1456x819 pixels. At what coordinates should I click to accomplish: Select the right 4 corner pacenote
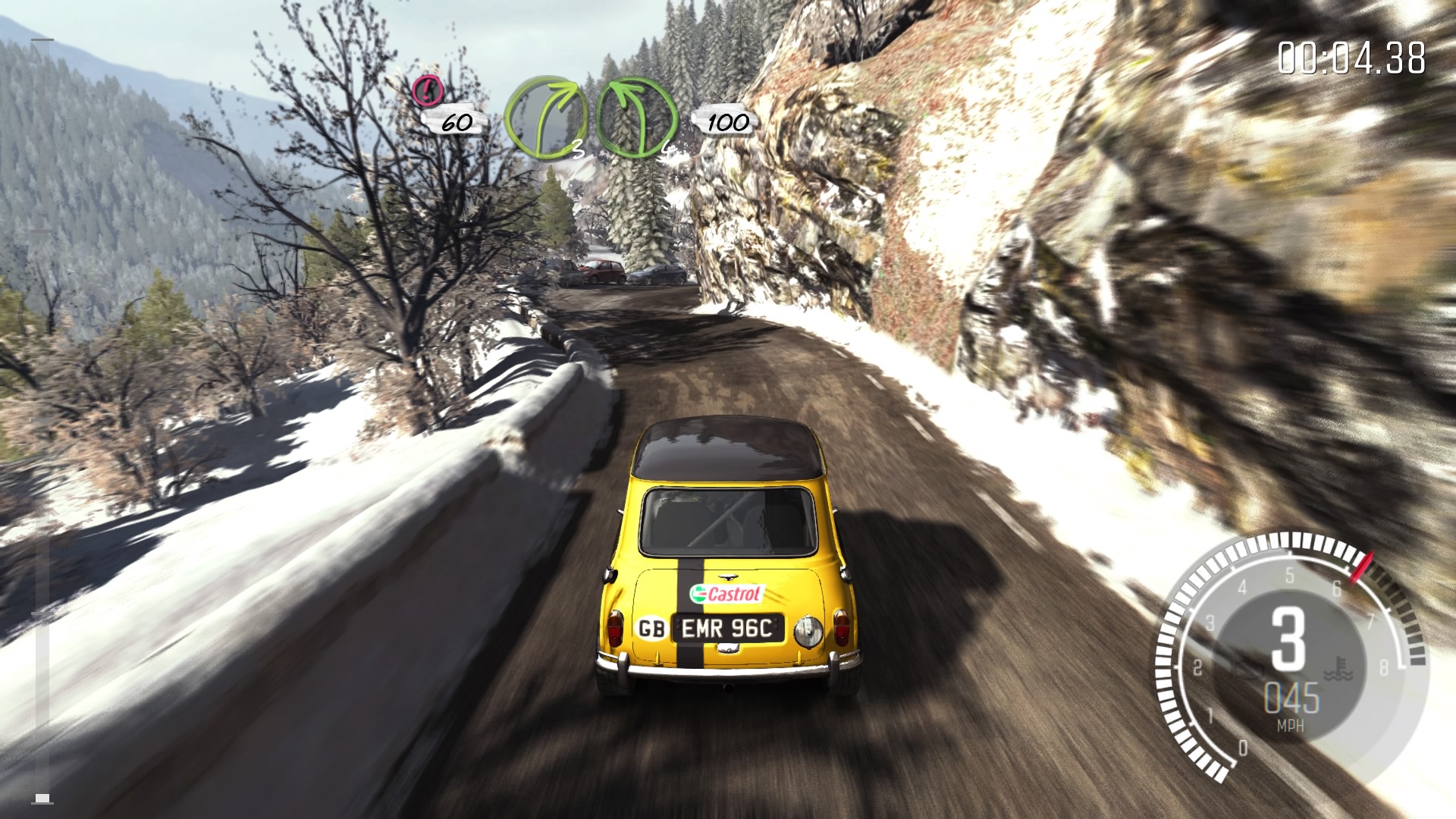tap(636, 118)
